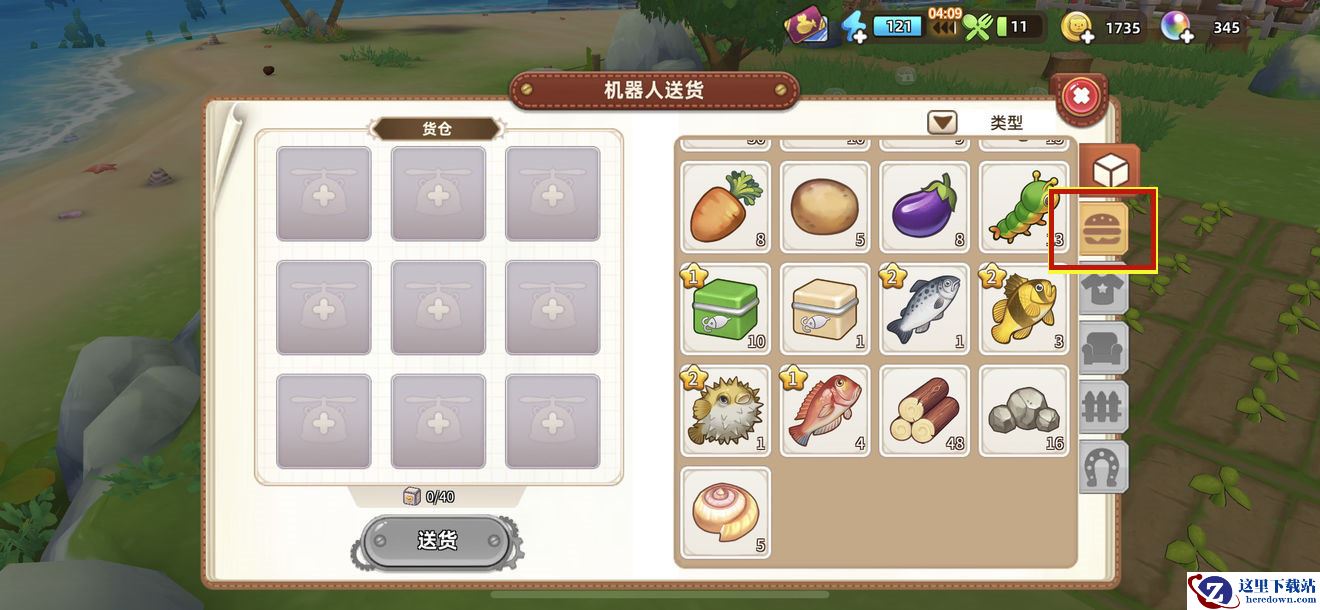Viewport: 1320px width, 610px height.
Task: Choose the potato item slot
Action: point(825,207)
